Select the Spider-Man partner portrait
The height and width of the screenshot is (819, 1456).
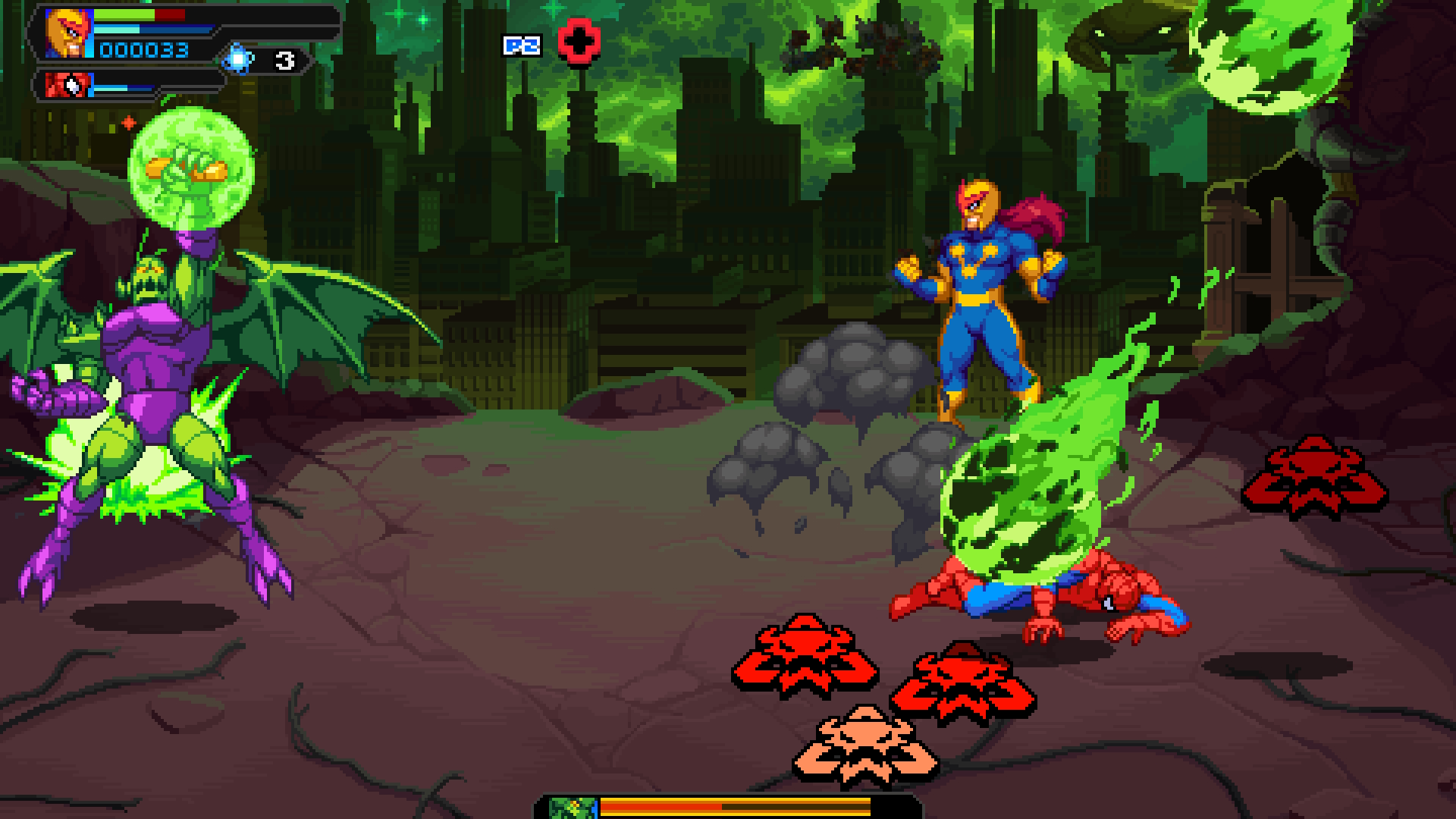point(67,84)
